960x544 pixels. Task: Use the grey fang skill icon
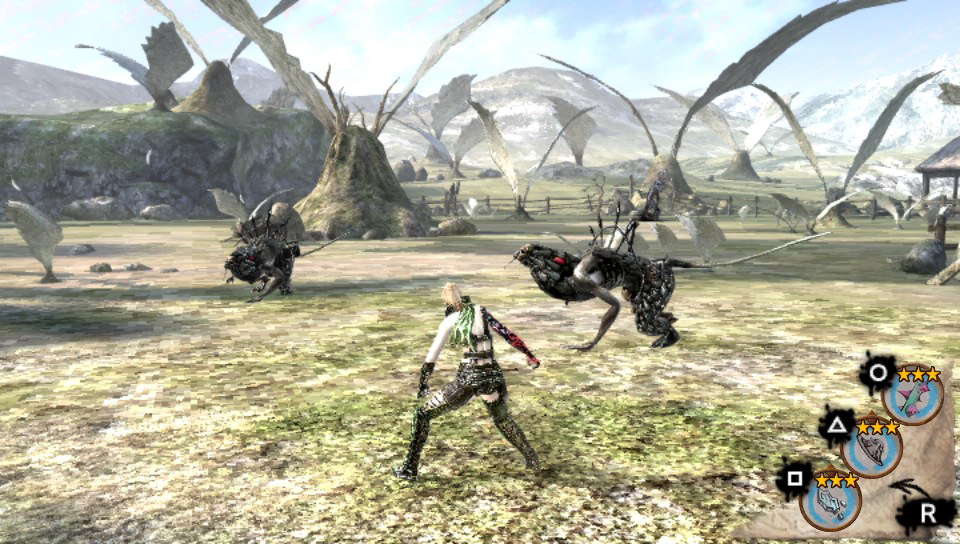[871, 449]
